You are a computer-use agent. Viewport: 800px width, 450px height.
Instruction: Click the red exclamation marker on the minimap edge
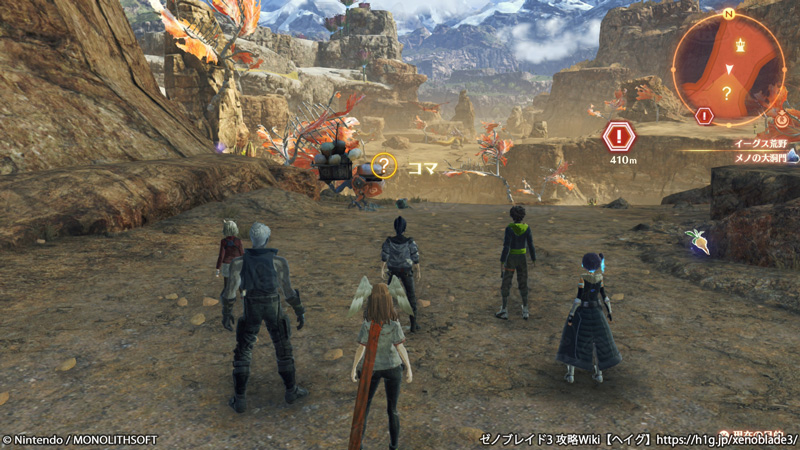click(704, 116)
